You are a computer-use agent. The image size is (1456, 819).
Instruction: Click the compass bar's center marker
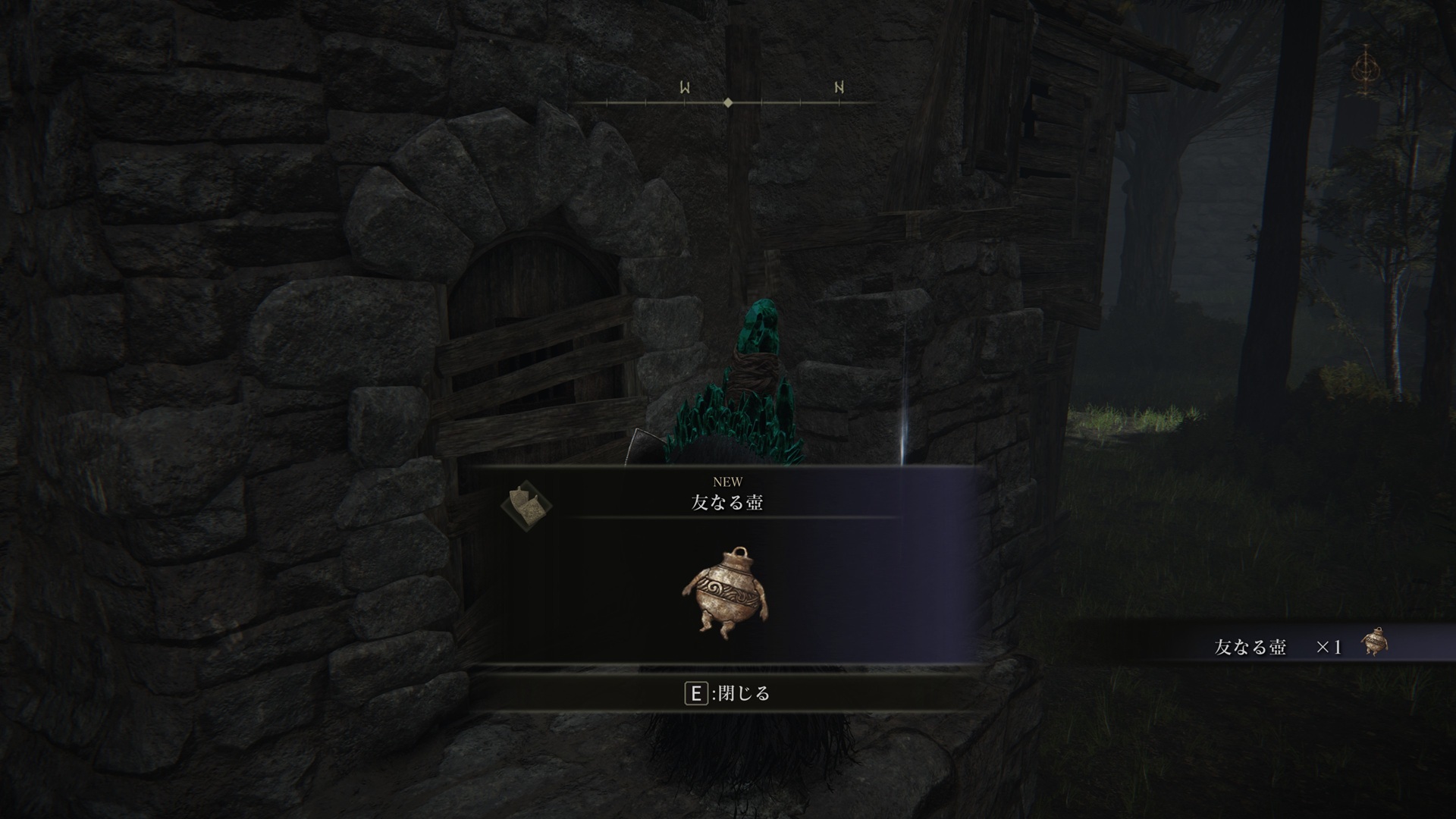point(728,102)
